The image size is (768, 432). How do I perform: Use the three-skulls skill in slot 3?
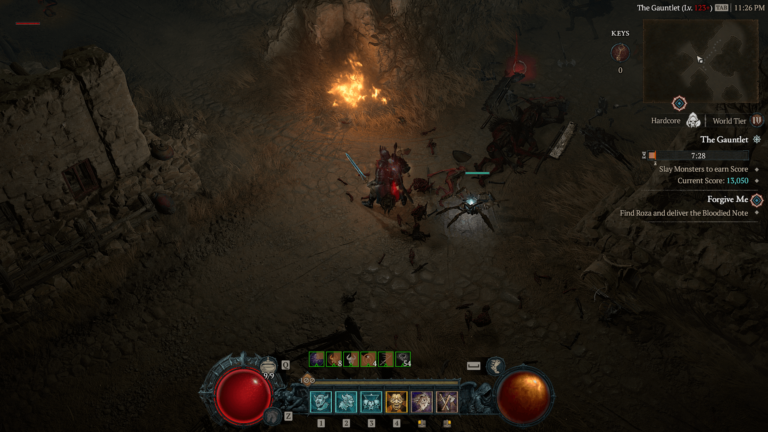coord(371,401)
